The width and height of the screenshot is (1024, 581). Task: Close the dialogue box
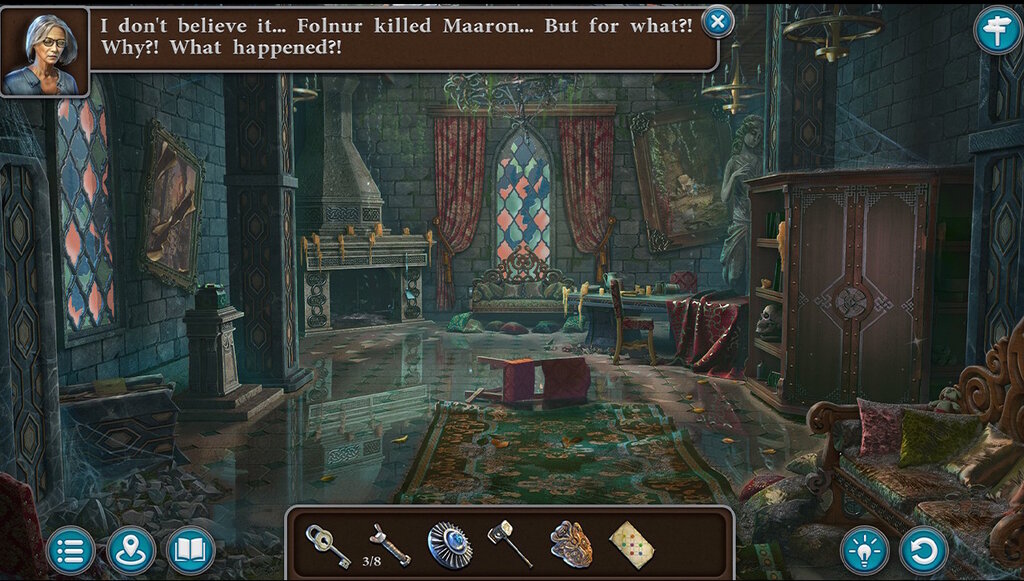[x=717, y=21]
